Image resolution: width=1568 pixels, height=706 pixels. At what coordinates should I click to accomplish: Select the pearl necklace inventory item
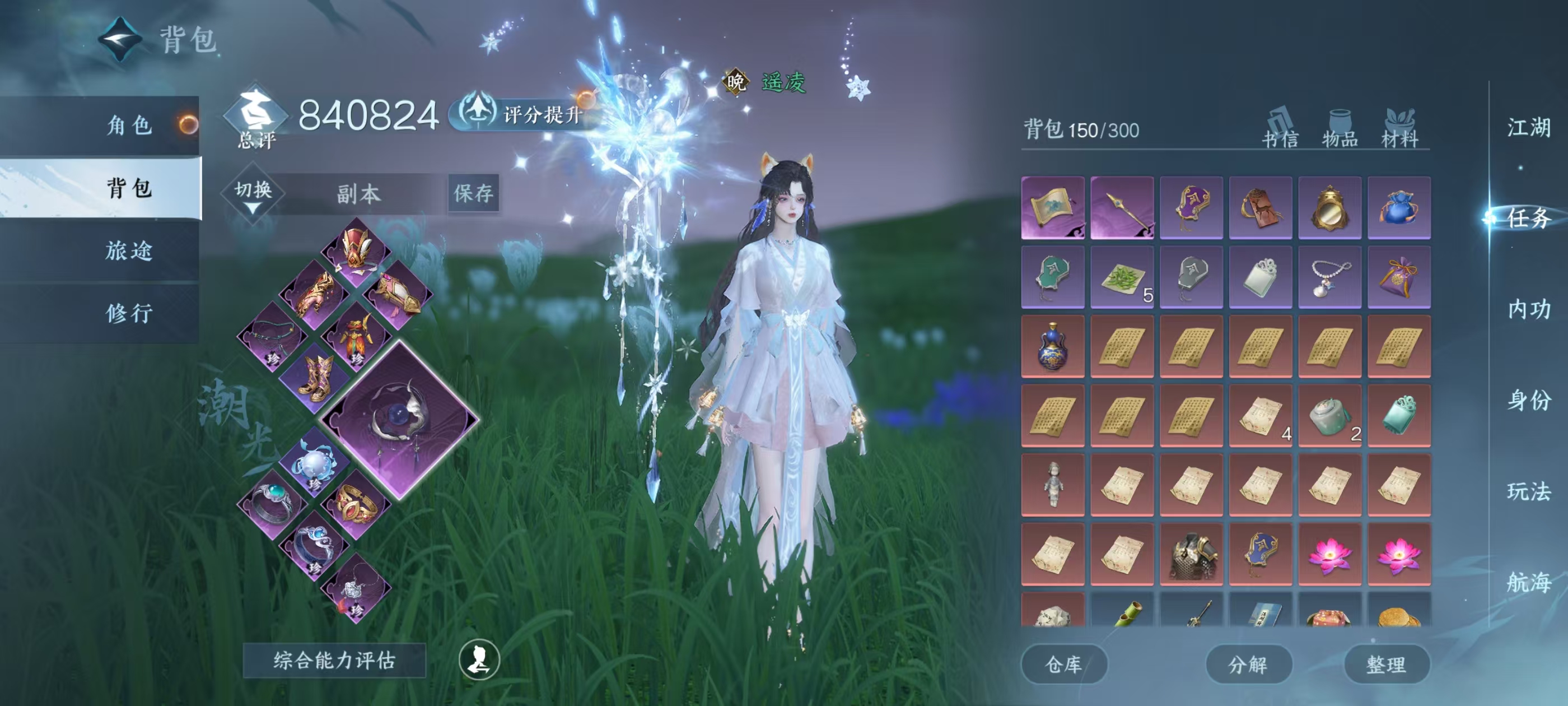[x=1329, y=277]
